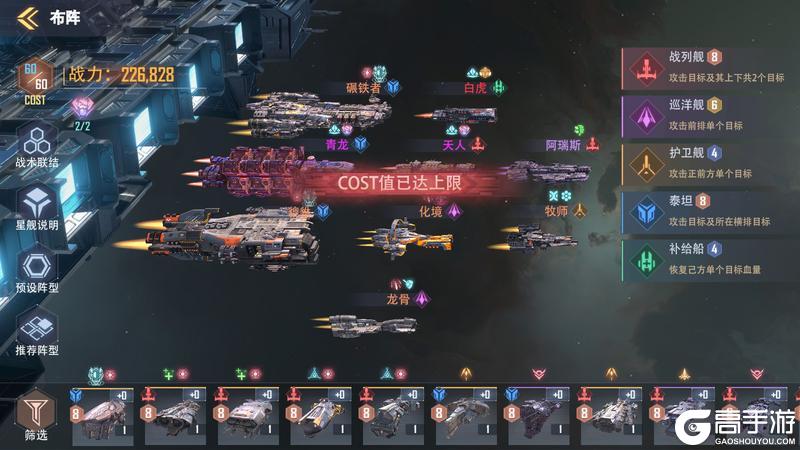
Task: Click the pink gem icon below COST
Action: coord(82,106)
